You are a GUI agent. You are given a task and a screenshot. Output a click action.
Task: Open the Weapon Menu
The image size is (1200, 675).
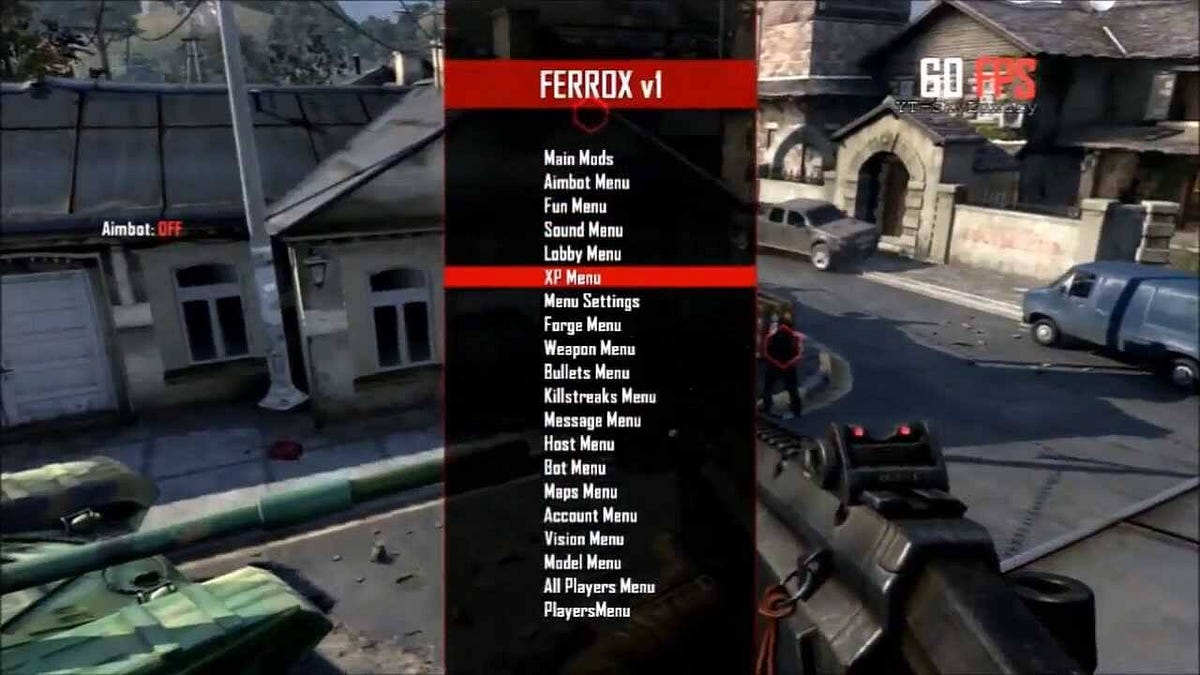pos(589,349)
